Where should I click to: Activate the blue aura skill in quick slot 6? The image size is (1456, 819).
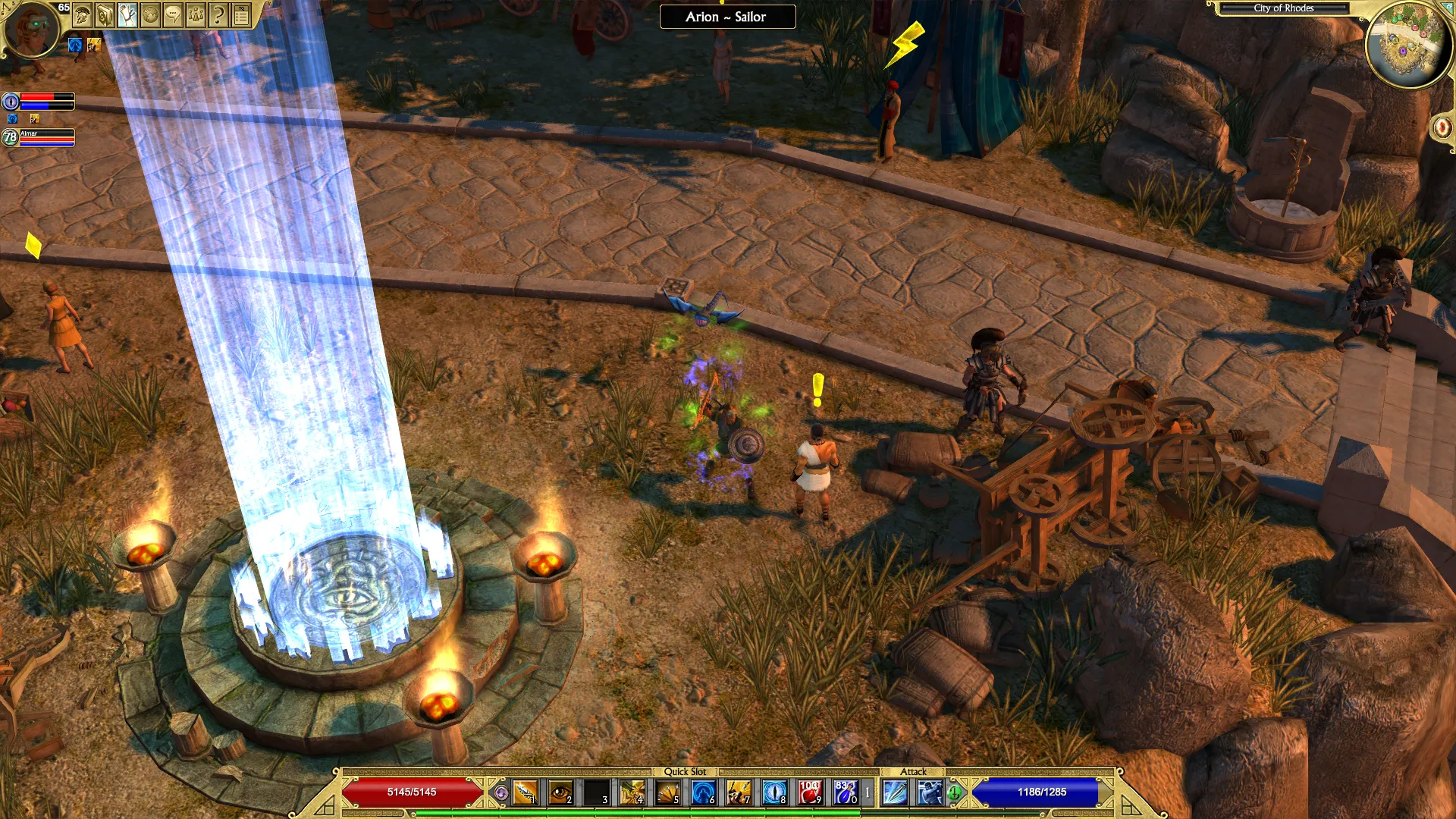pyautogui.click(x=703, y=792)
